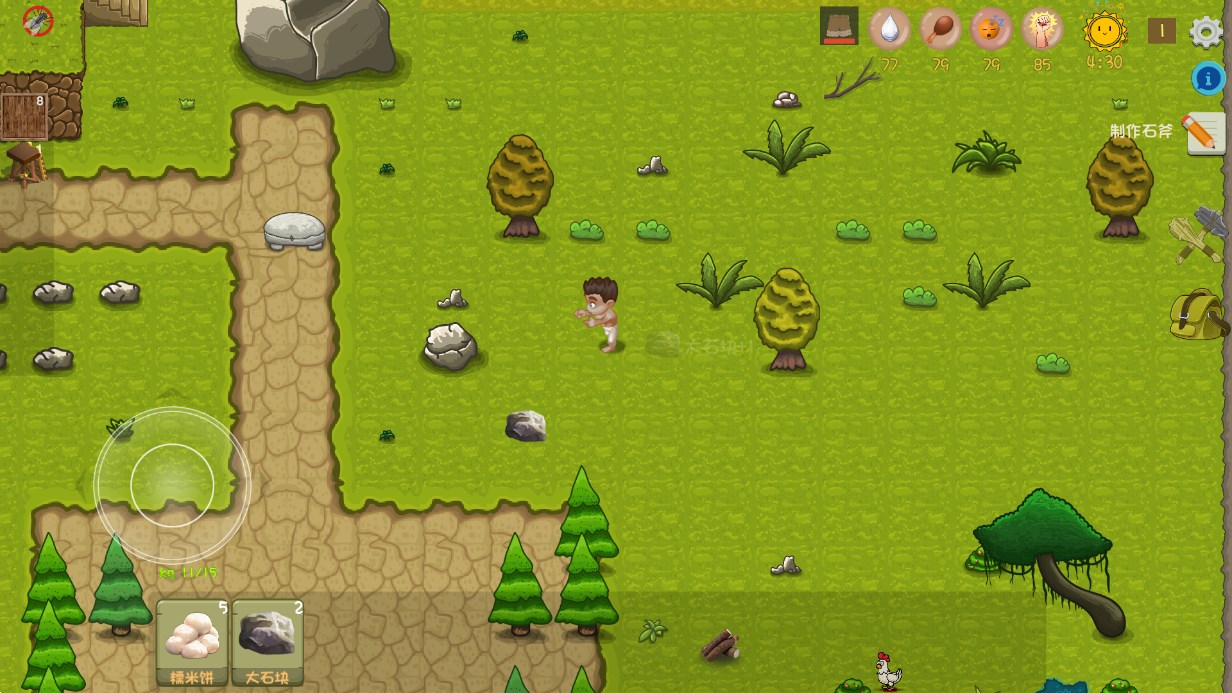Select the 糯米饼 hotbar slot

[193, 642]
